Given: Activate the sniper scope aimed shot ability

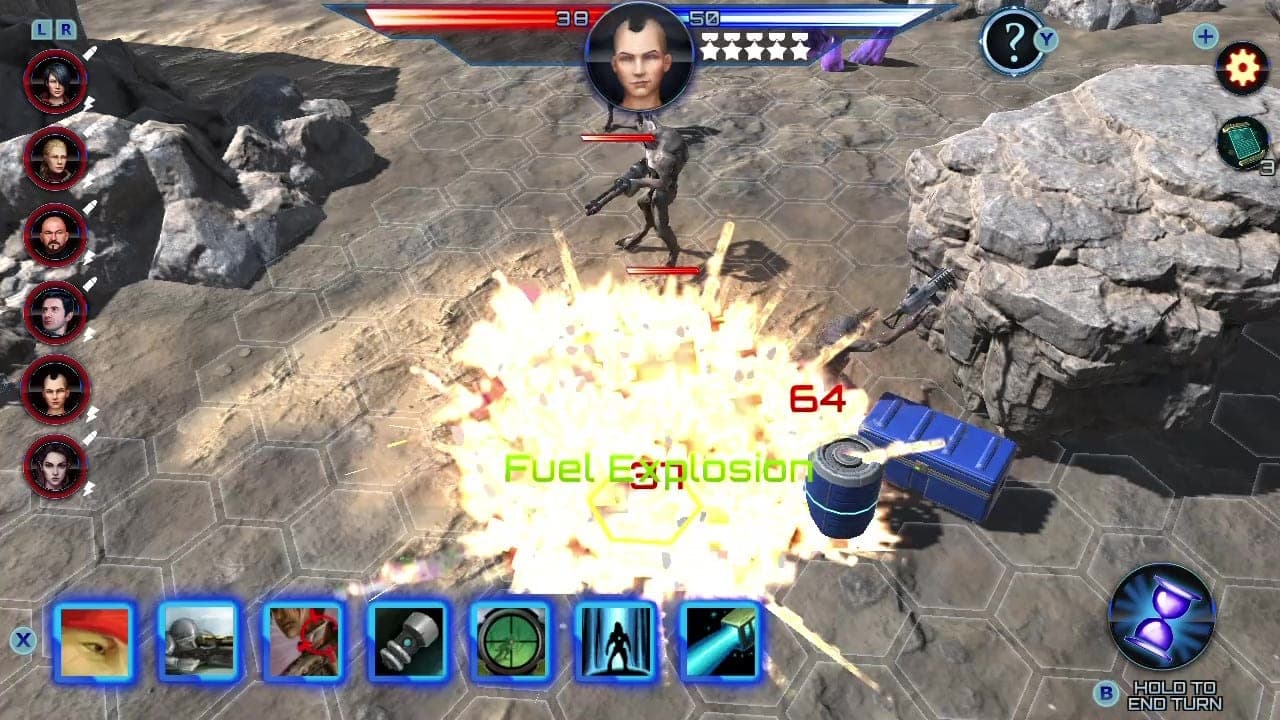Looking at the screenshot, I should click(x=513, y=641).
